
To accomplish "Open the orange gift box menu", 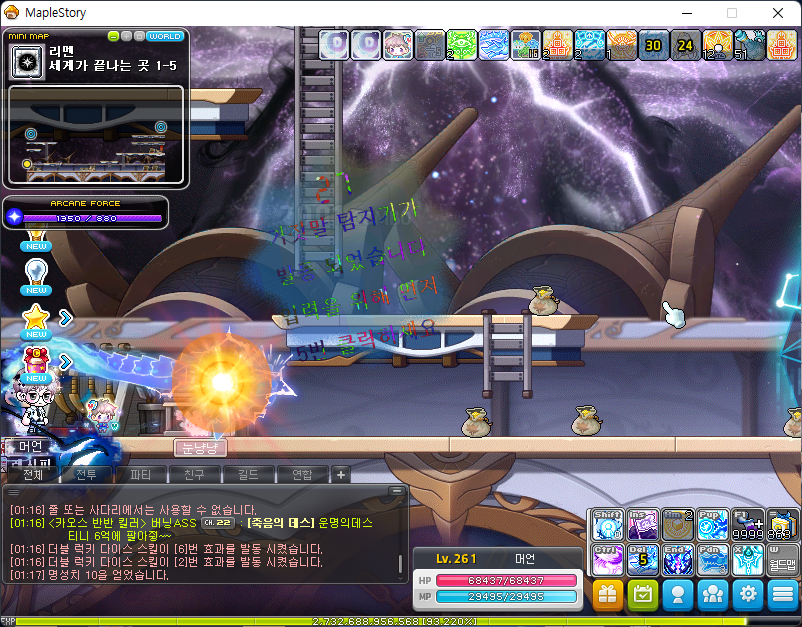I will (x=608, y=594).
